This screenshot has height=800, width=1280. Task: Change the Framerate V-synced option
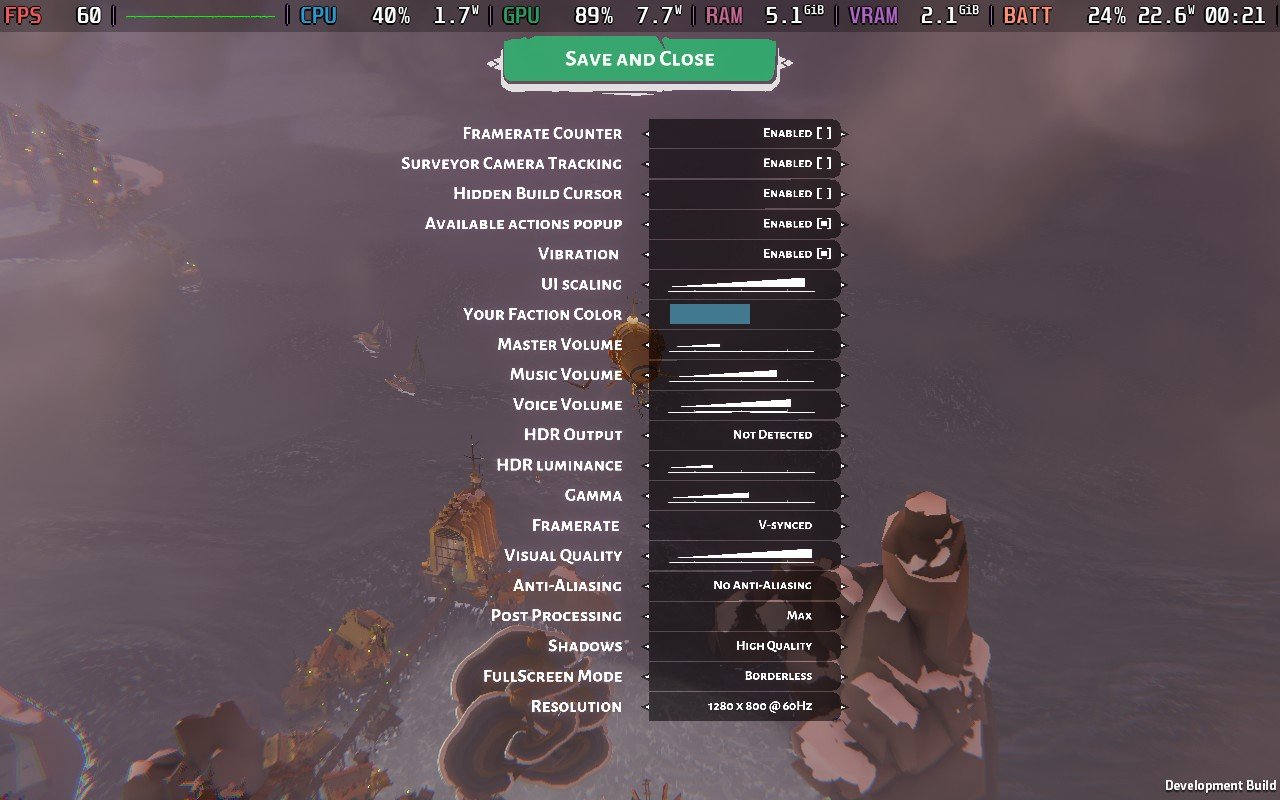744,525
